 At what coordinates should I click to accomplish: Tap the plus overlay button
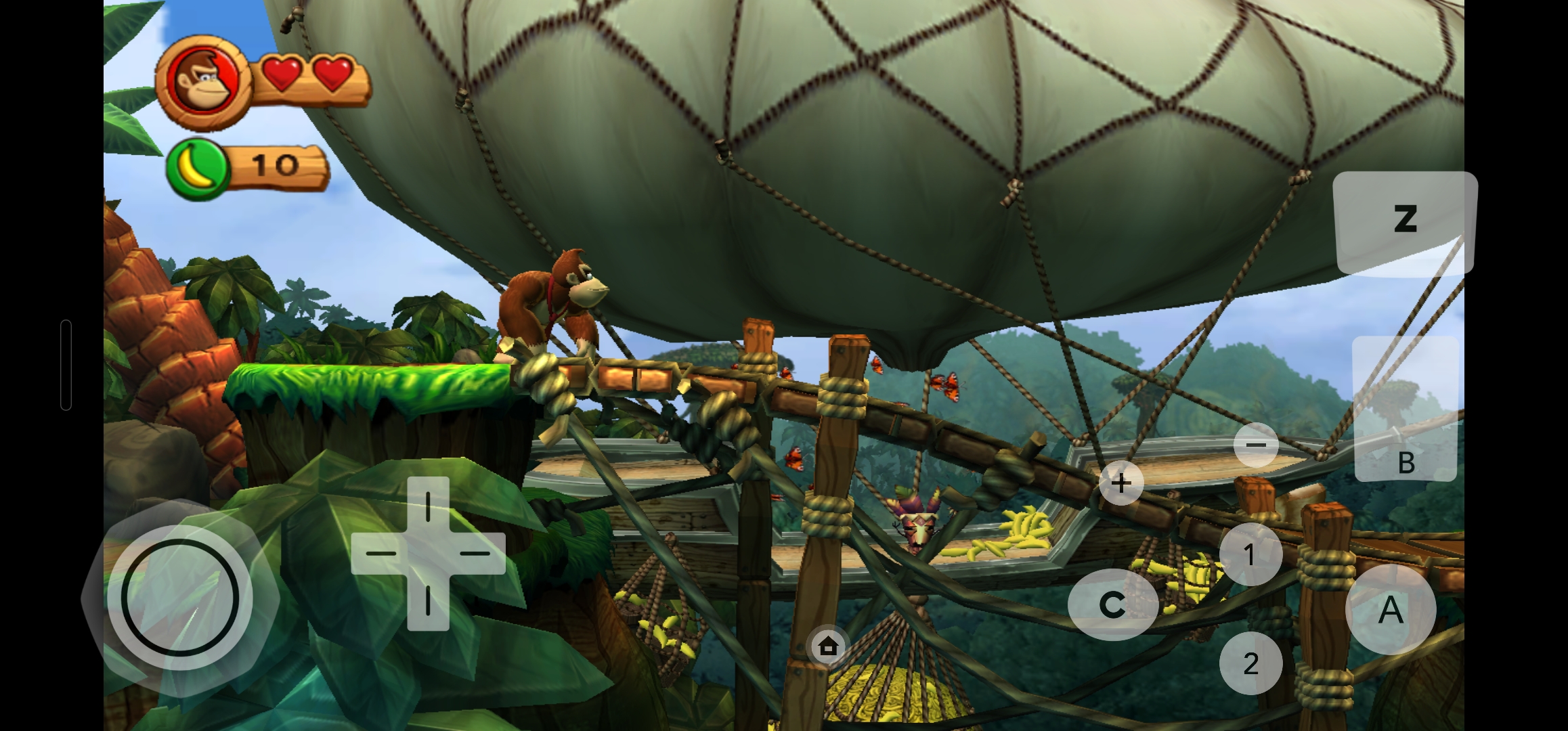tap(1121, 483)
